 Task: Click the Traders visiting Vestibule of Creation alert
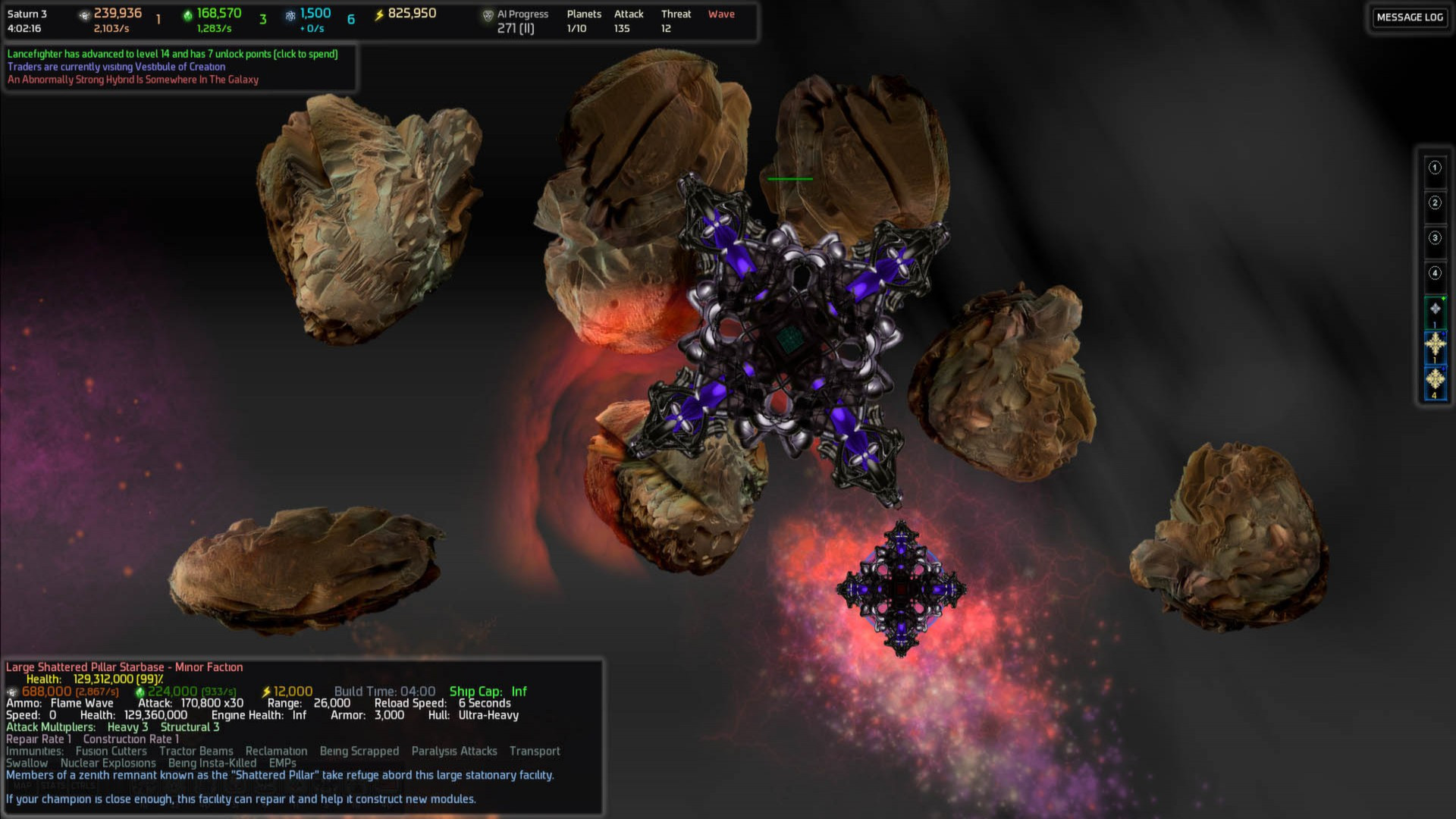(116, 67)
